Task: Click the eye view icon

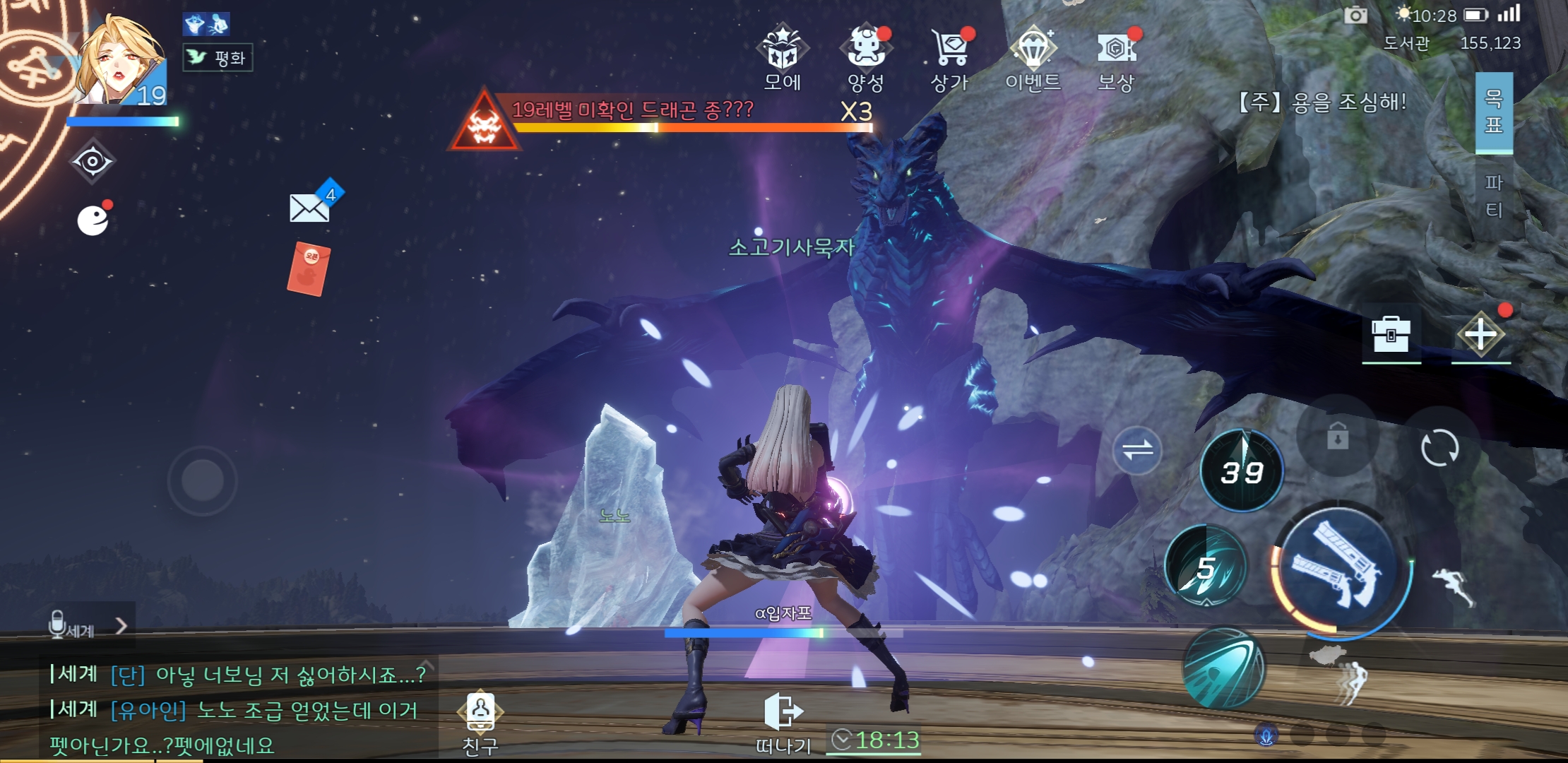Action: click(x=93, y=162)
